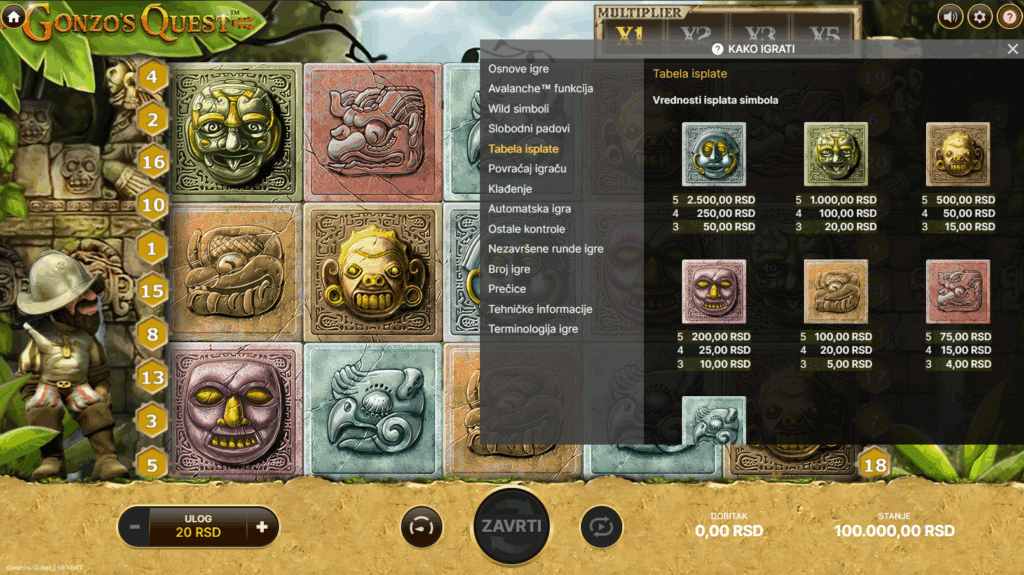This screenshot has width=1024, height=575.
Task: Show the Slobodni padovi section
Action: pos(529,128)
